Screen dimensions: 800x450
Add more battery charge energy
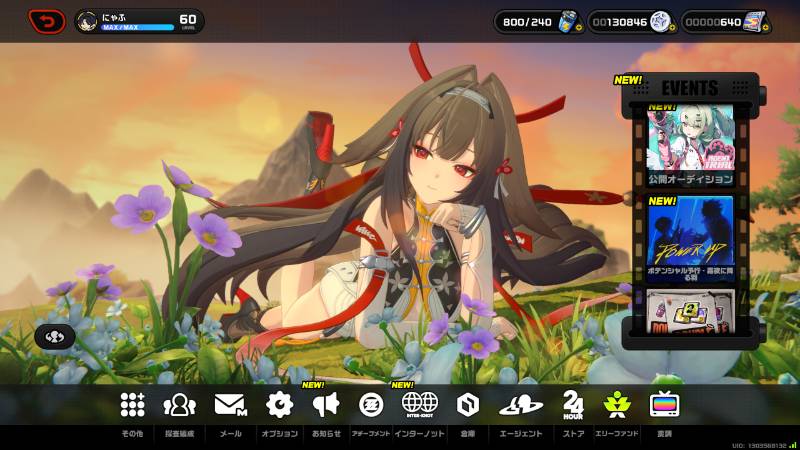568,21
